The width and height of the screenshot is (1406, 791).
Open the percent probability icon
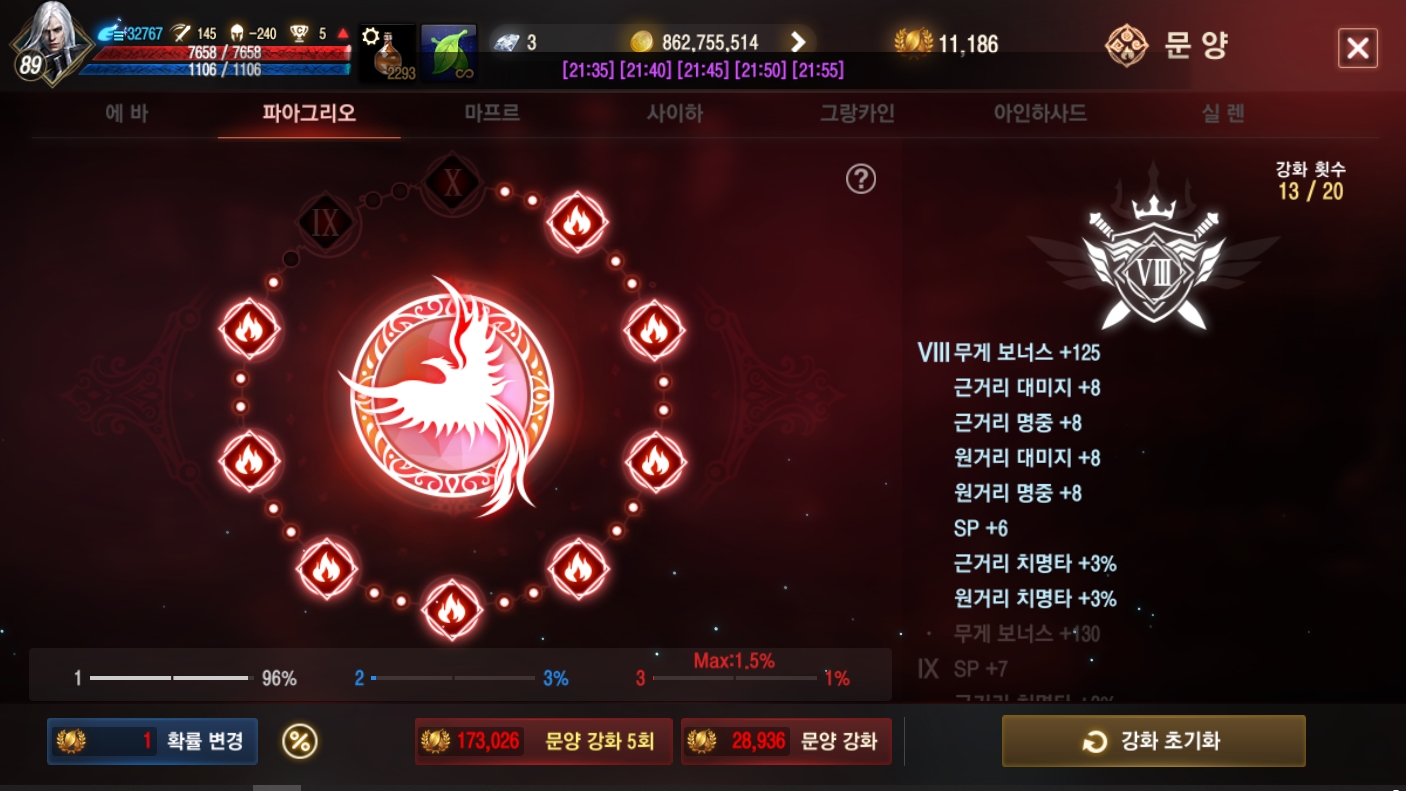[297, 741]
